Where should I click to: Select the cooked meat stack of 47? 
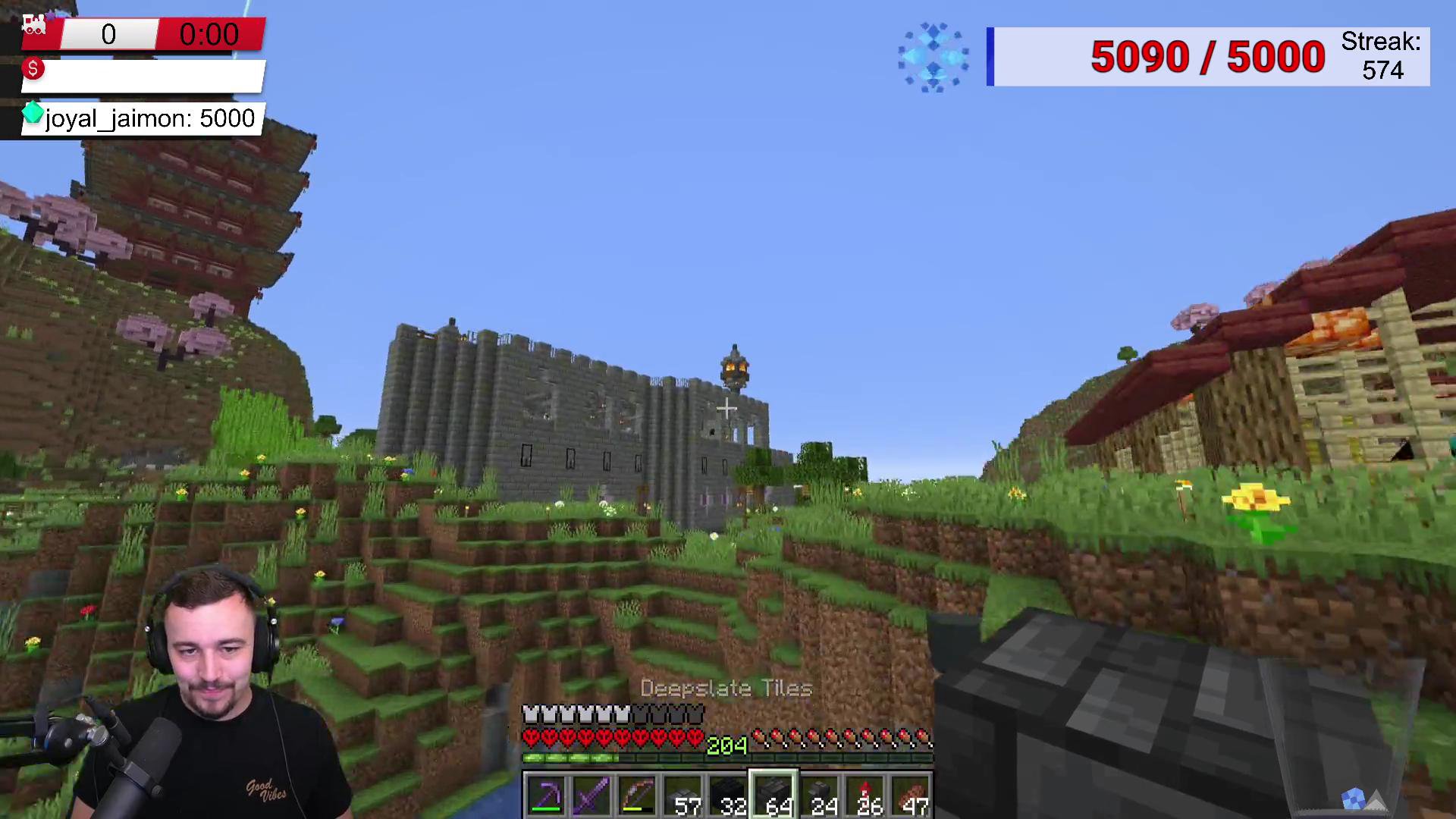[x=910, y=795]
